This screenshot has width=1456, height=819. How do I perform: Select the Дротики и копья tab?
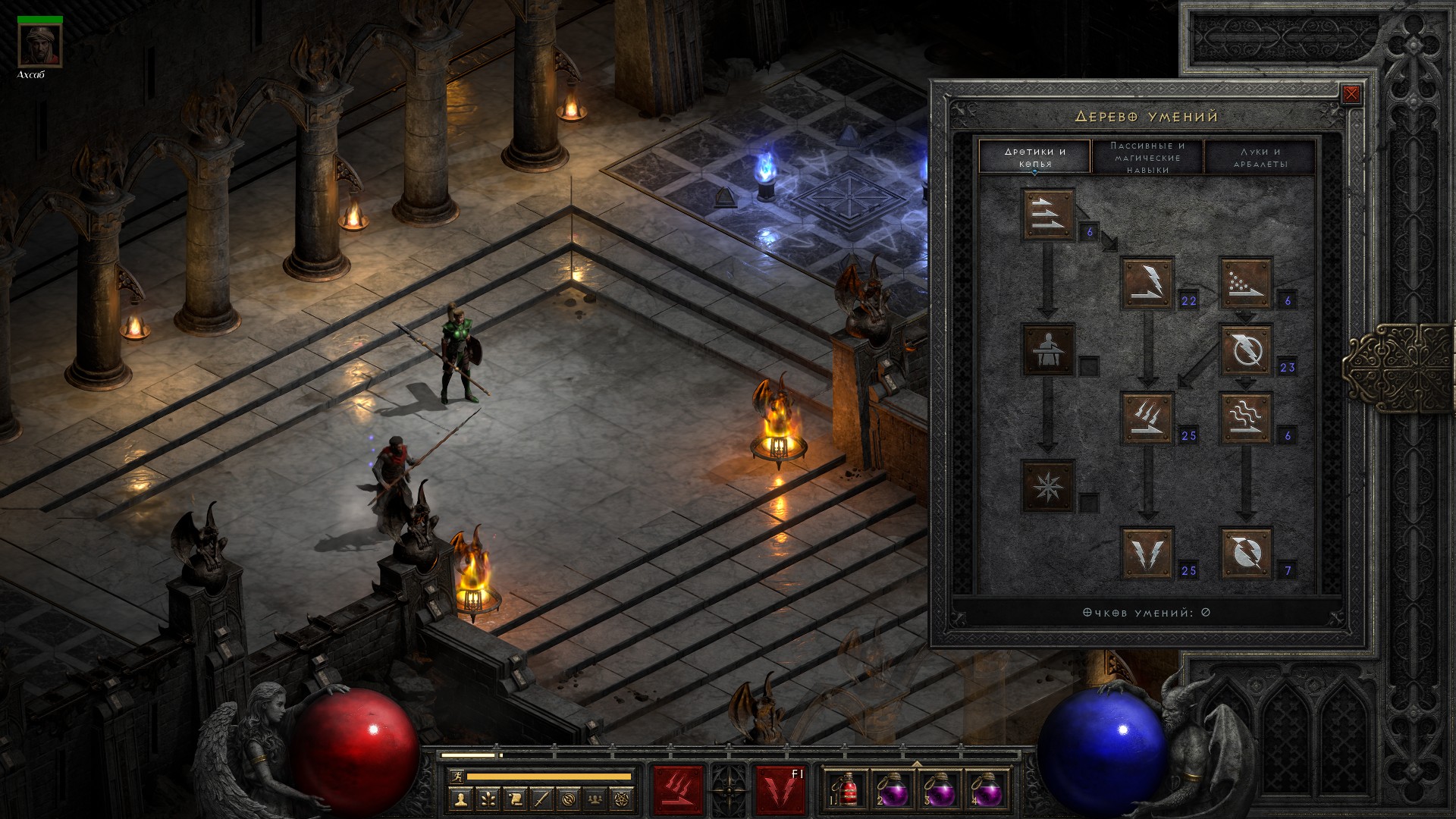point(1035,157)
